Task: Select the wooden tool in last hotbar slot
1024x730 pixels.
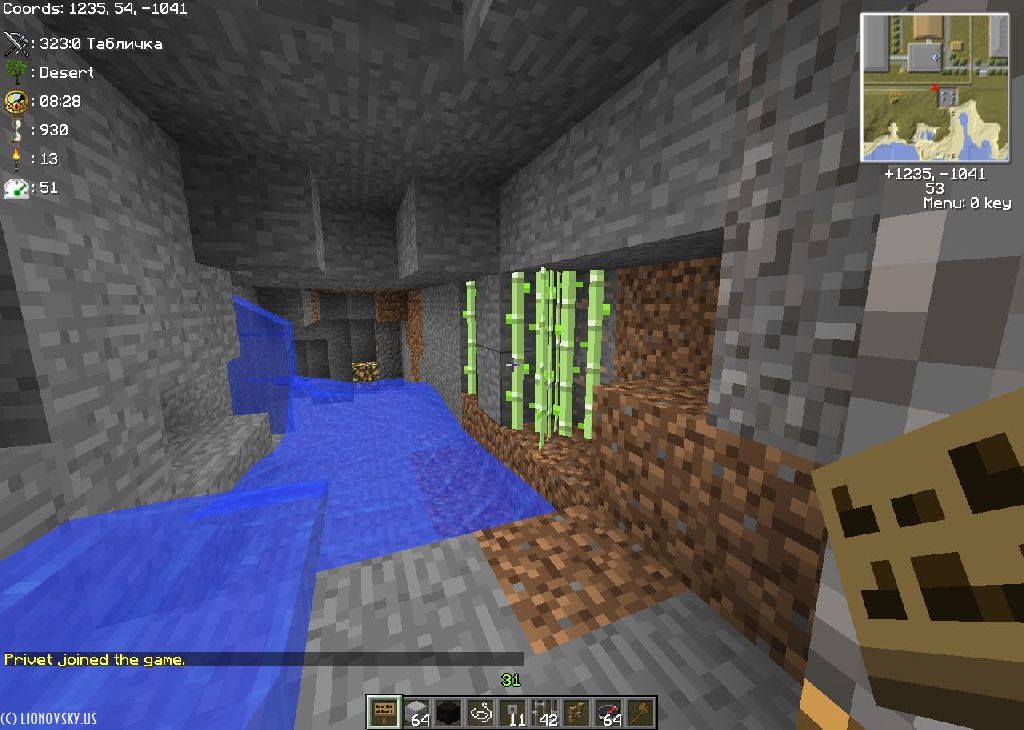Action: tap(640, 712)
